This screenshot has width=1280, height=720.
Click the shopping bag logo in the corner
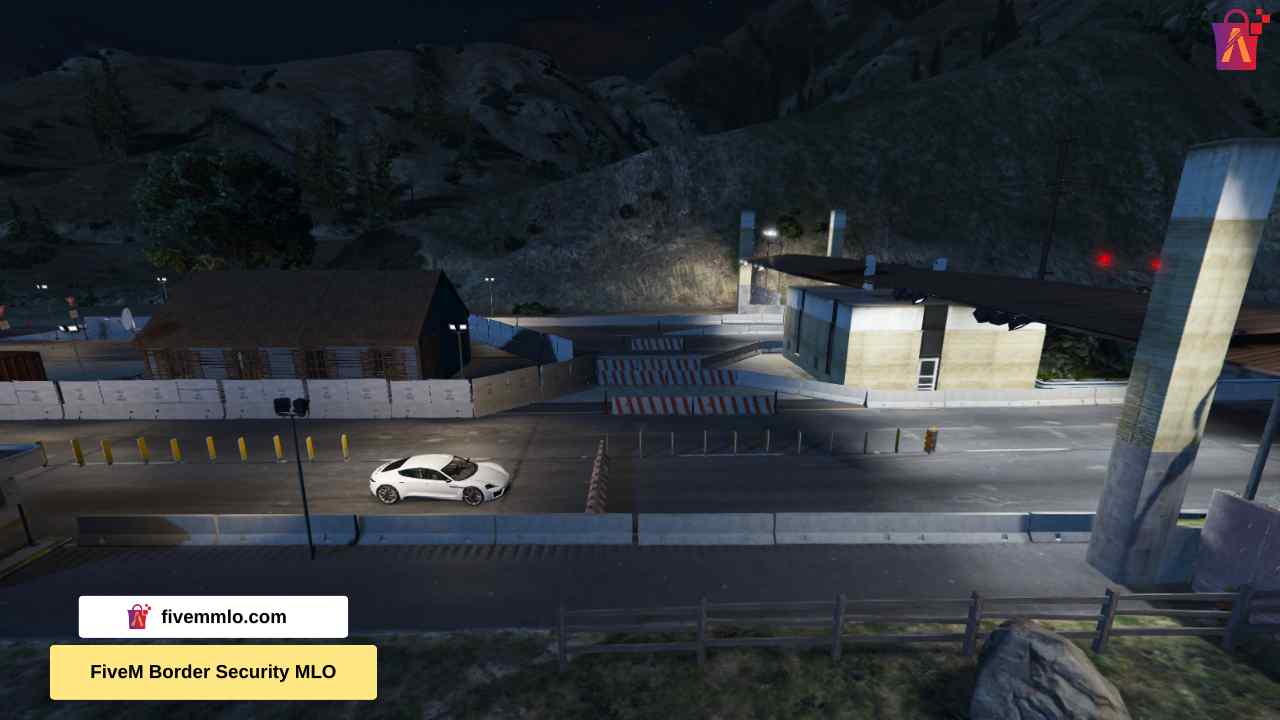1237,40
